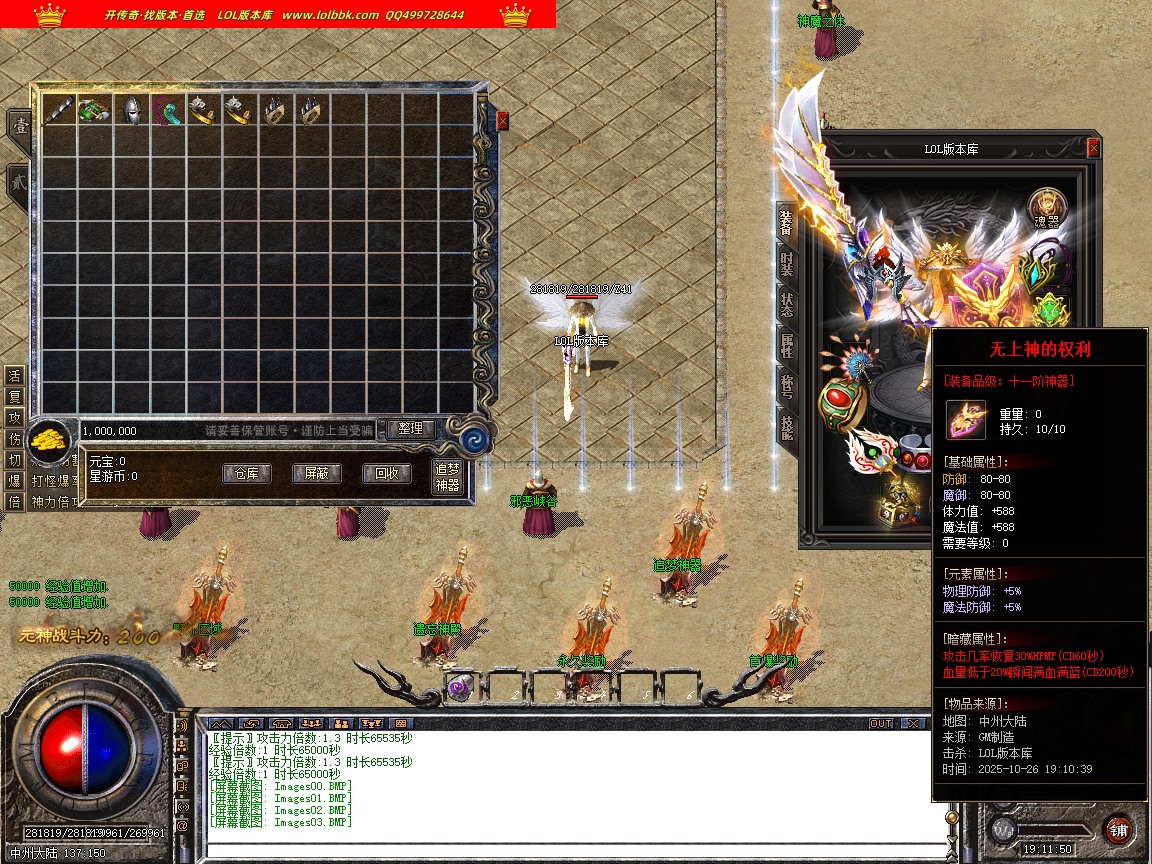
Task: Close the character equipment window
Action: pos(1093,148)
